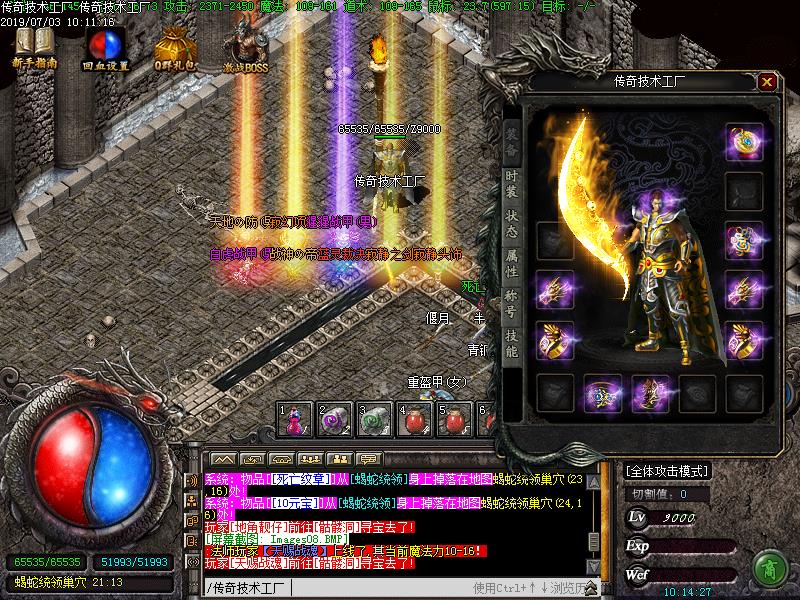Screen dimensions: 800x600
Task: Use the purple swirl scroll in slot 2
Action: click(335, 419)
